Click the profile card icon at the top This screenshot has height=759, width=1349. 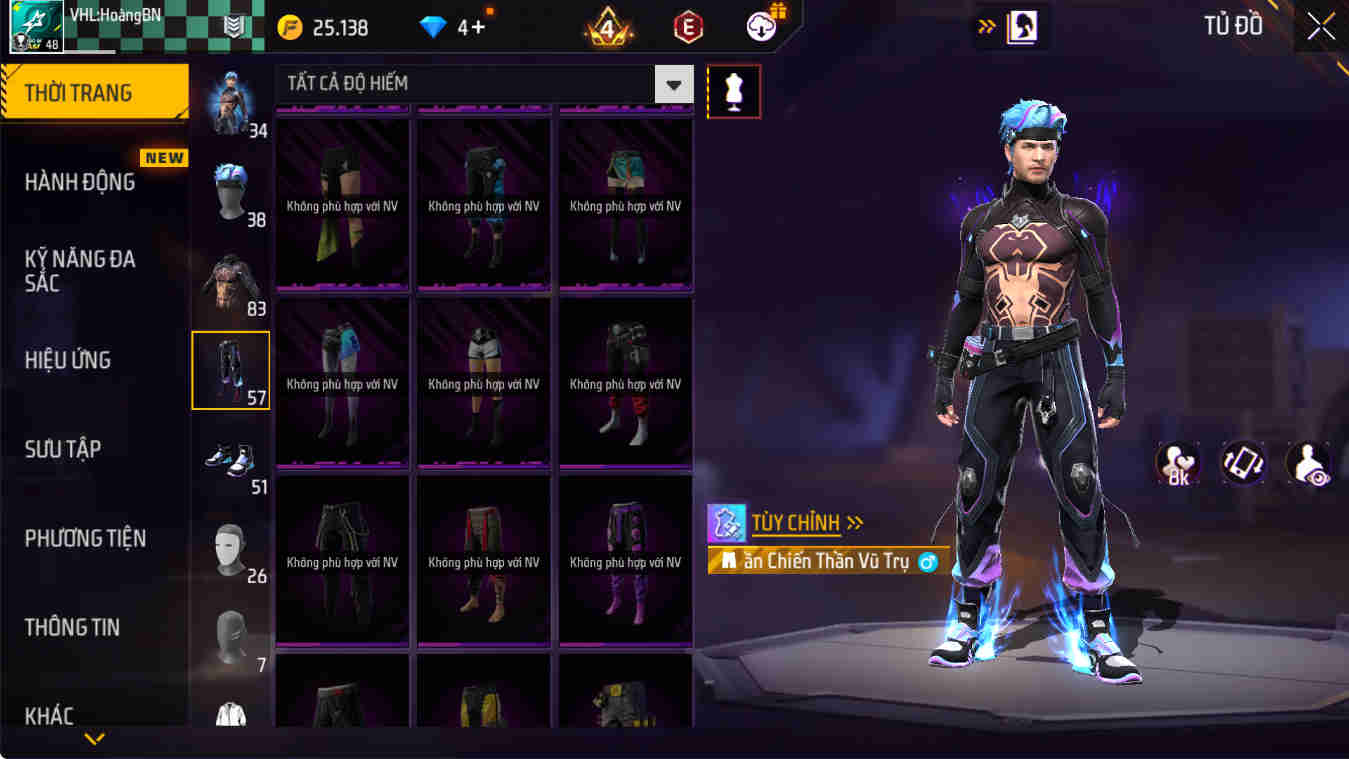click(1012, 26)
